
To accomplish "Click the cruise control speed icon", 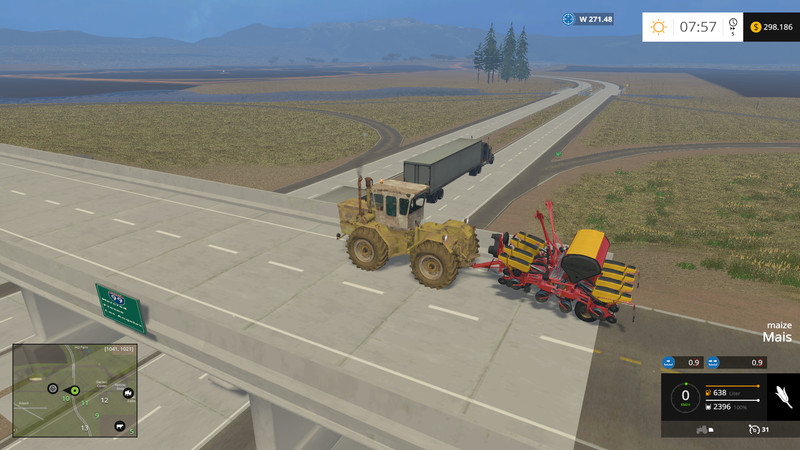I will (x=754, y=429).
